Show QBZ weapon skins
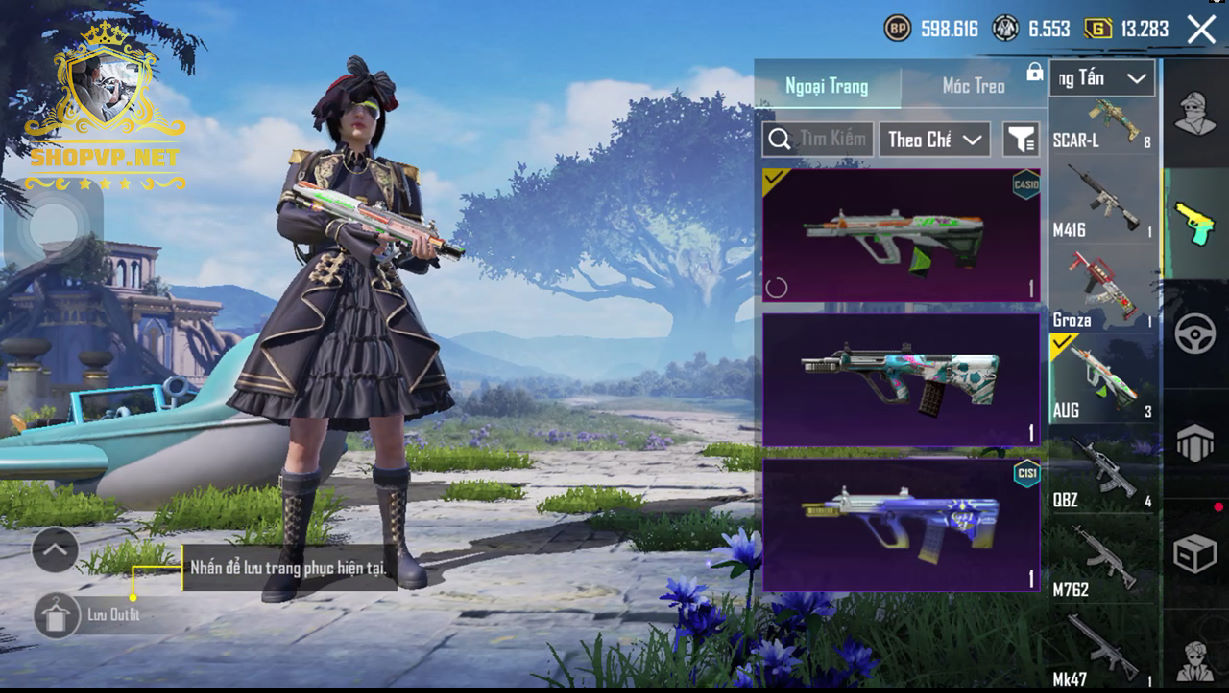 [x=1103, y=470]
